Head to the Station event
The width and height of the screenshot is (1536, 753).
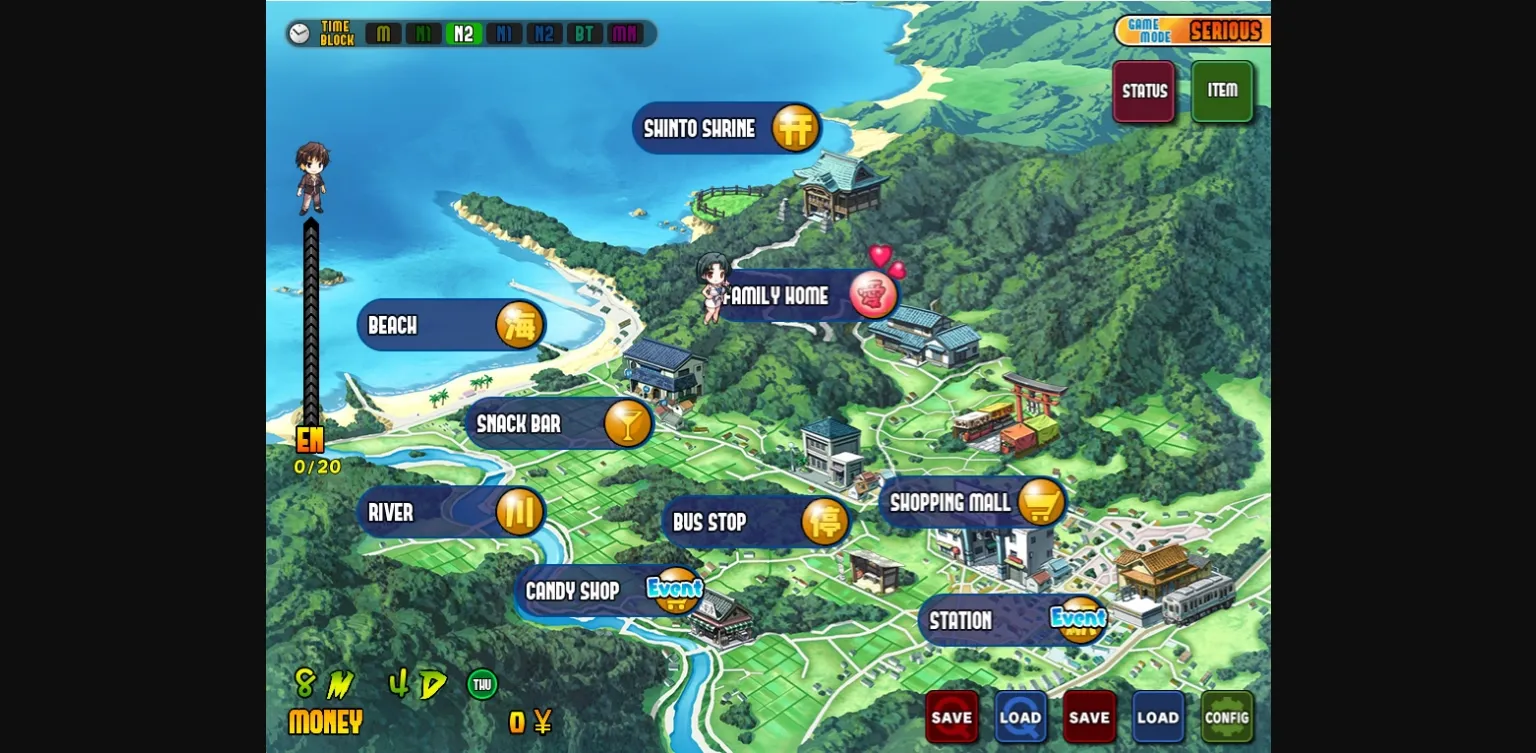tap(1012, 621)
